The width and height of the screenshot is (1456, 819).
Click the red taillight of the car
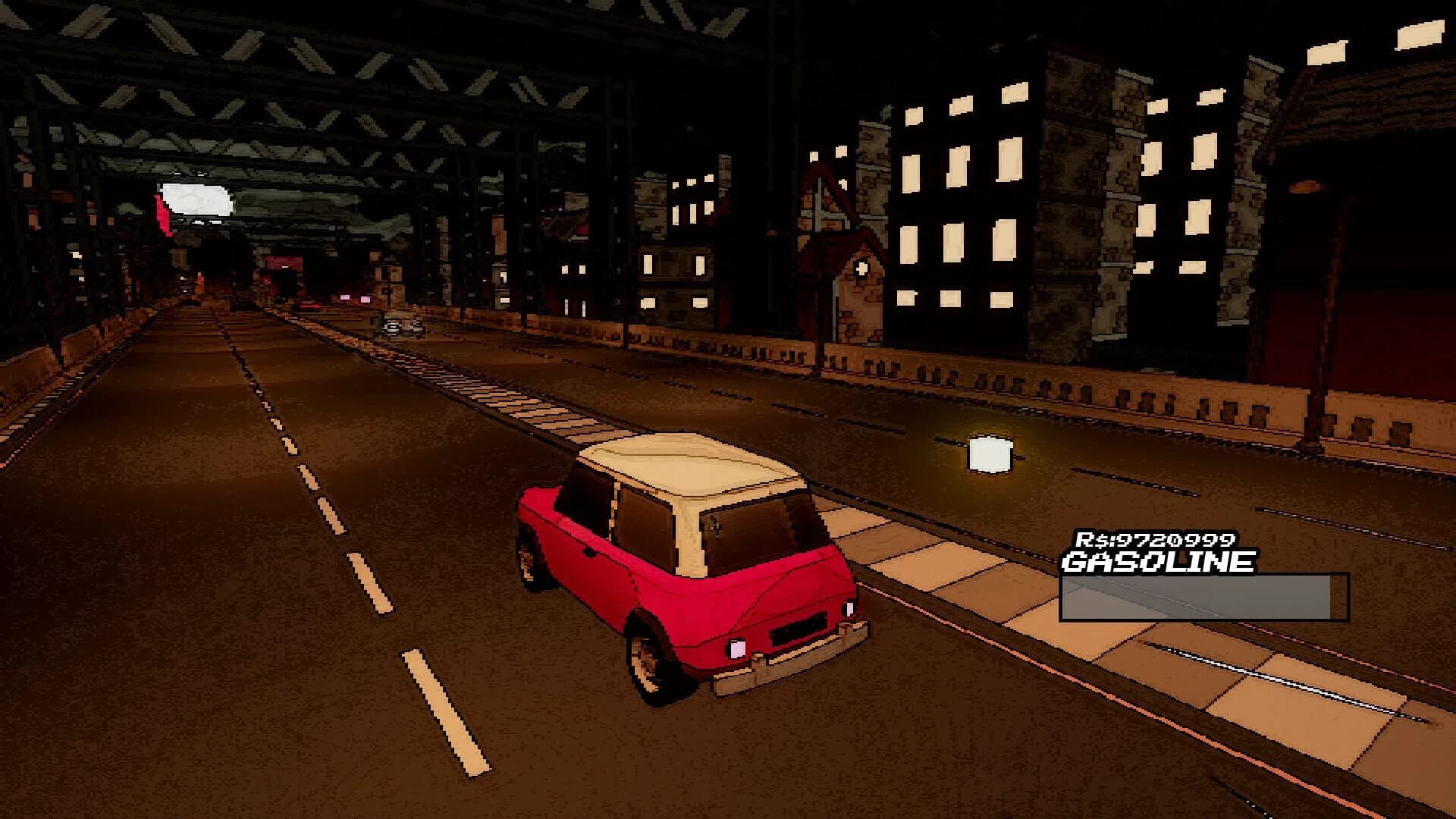(x=737, y=648)
